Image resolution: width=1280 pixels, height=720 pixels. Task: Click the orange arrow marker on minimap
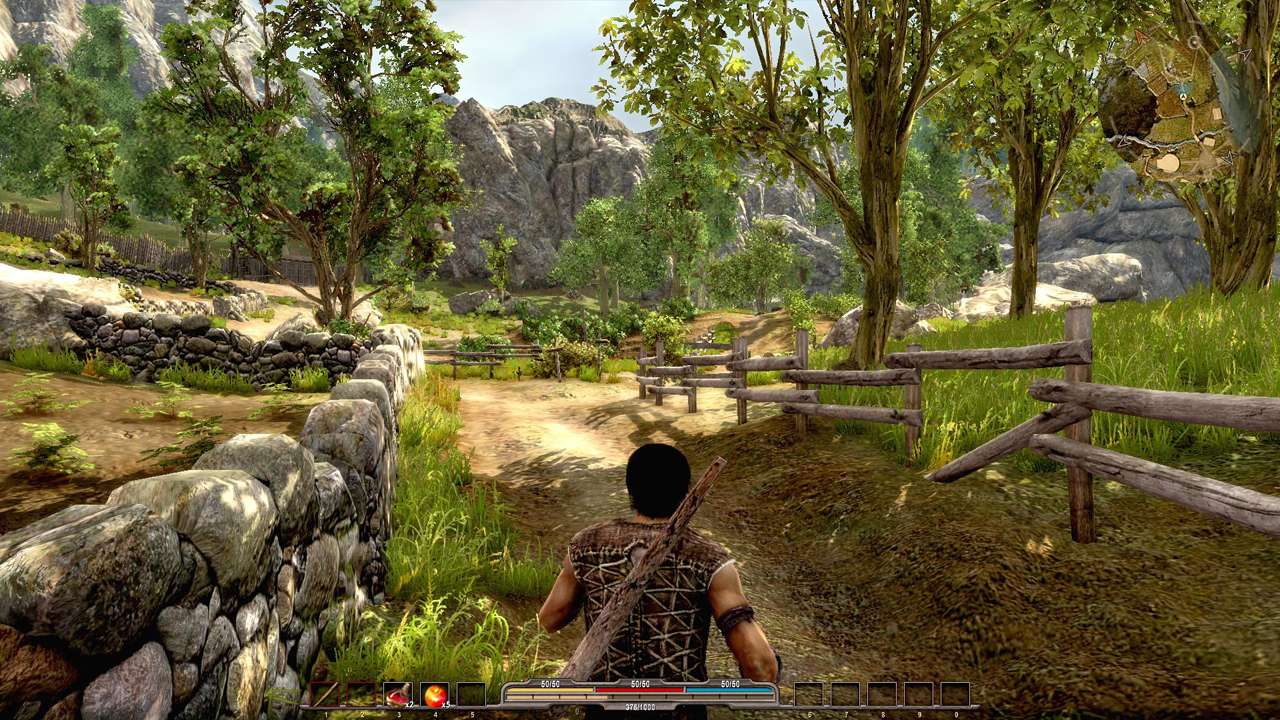point(1141,38)
